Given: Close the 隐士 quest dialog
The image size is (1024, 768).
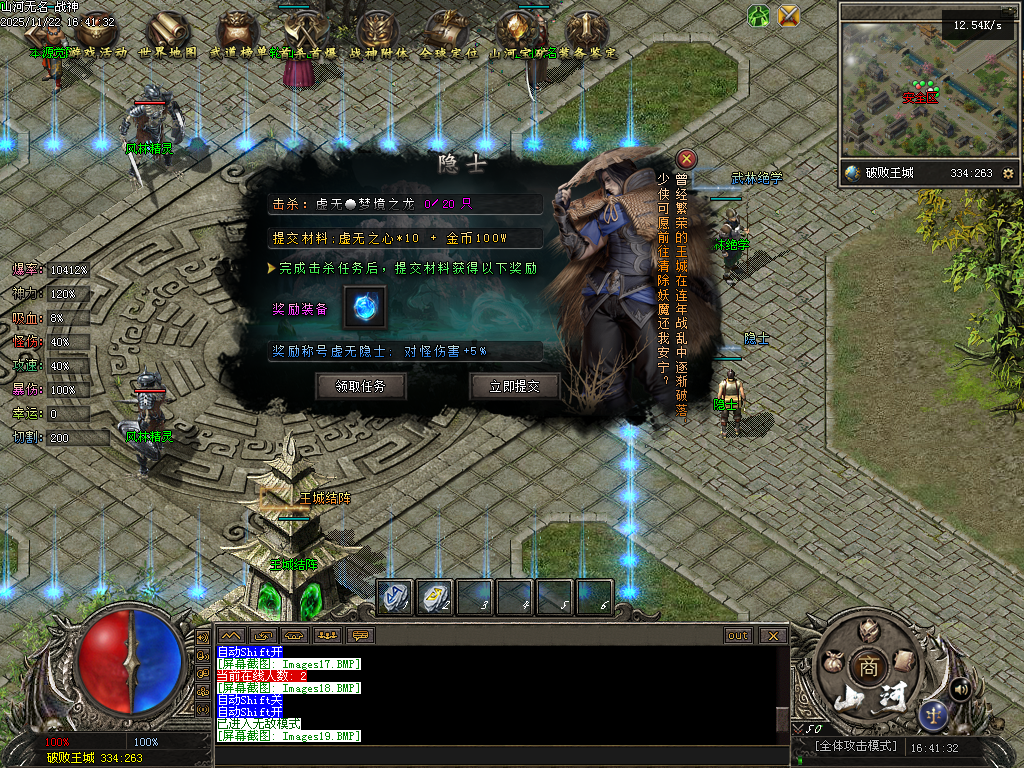Looking at the screenshot, I should (x=686, y=159).
